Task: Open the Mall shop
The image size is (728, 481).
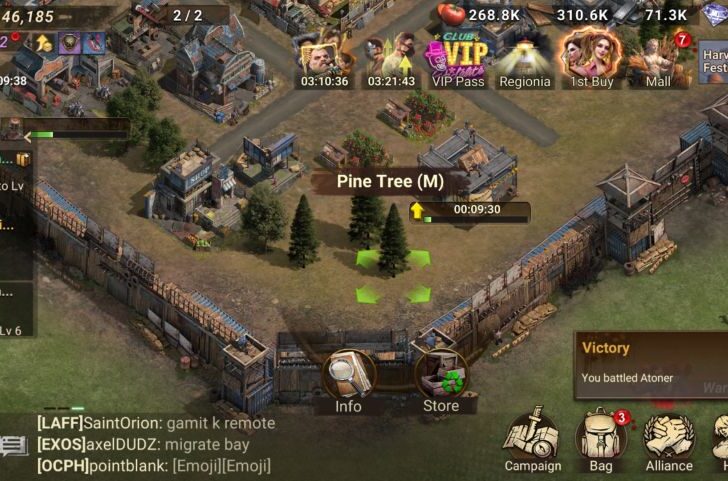Action: coord(659,62)
